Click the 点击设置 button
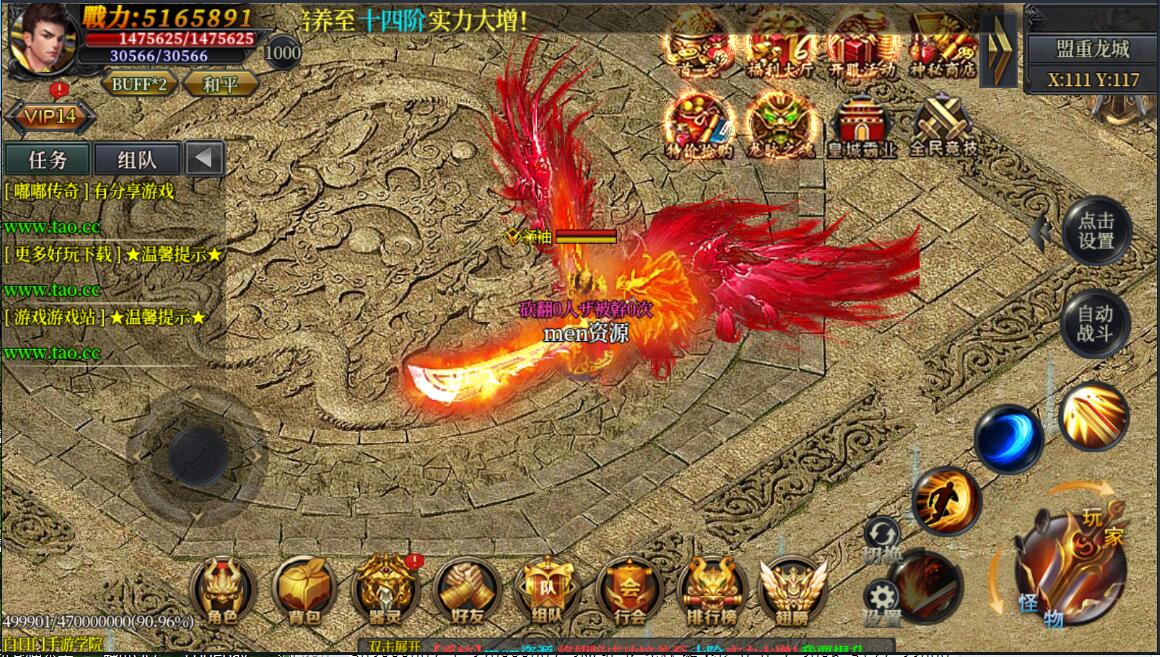Image resolution: width=1160 pixels, height=657 pixels. (x=1096, y=230)
